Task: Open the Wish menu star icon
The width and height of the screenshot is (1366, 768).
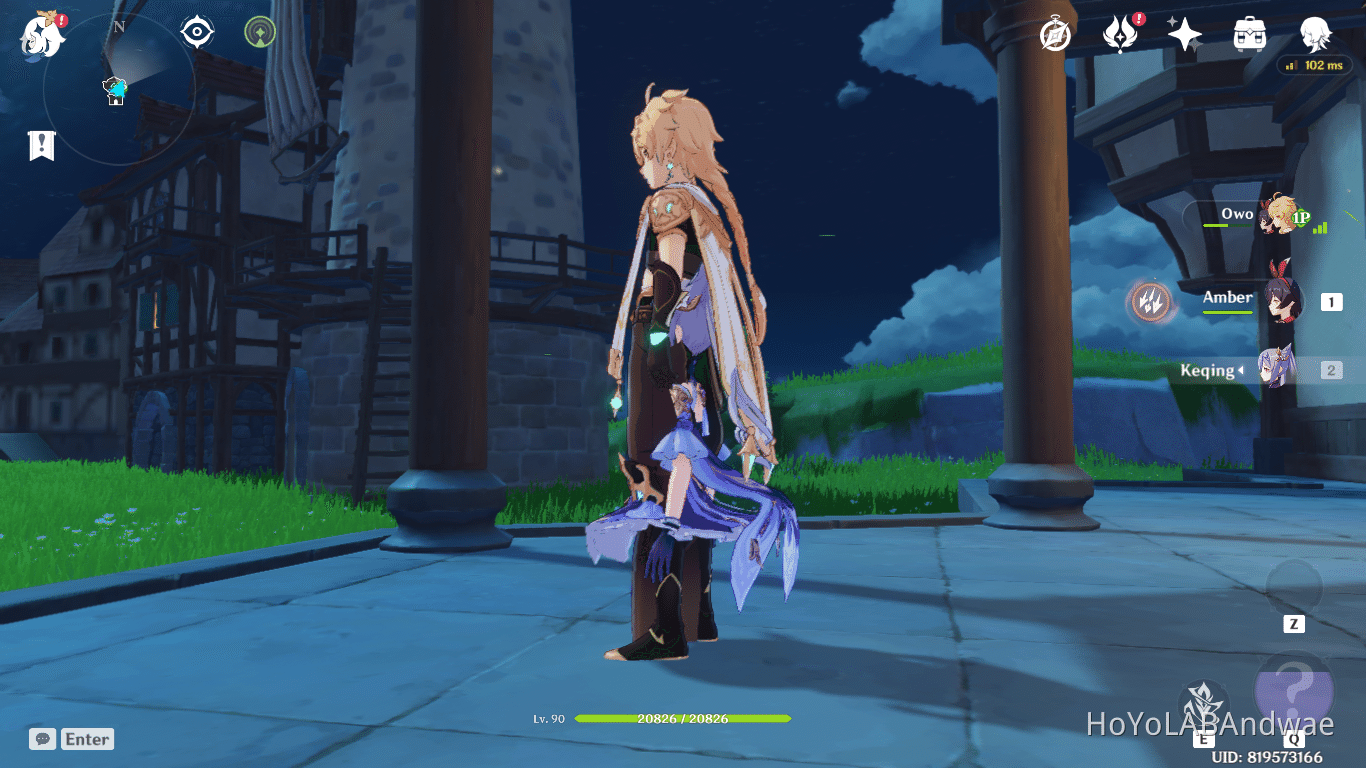Action: (x=1184, y=33)
